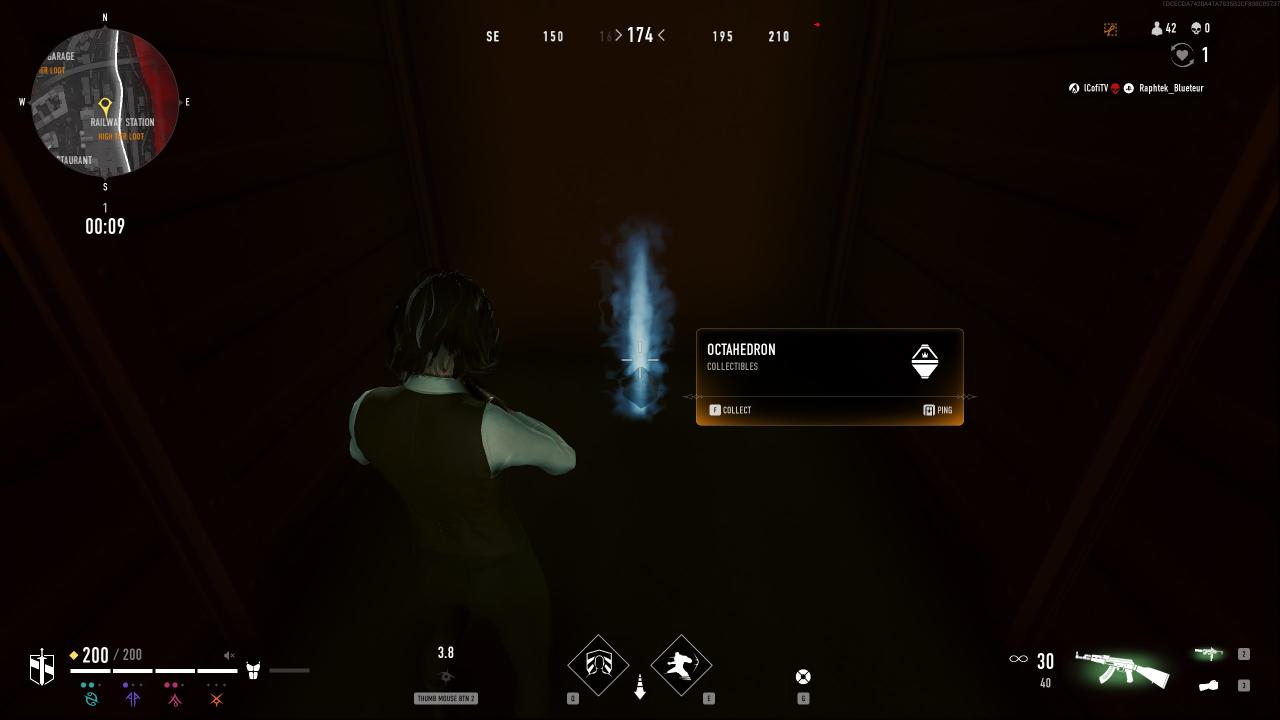The image size is (1280, 720).
Task: Click the body armor vest icon
Action: pyautogui.click(x=253, y=670)
